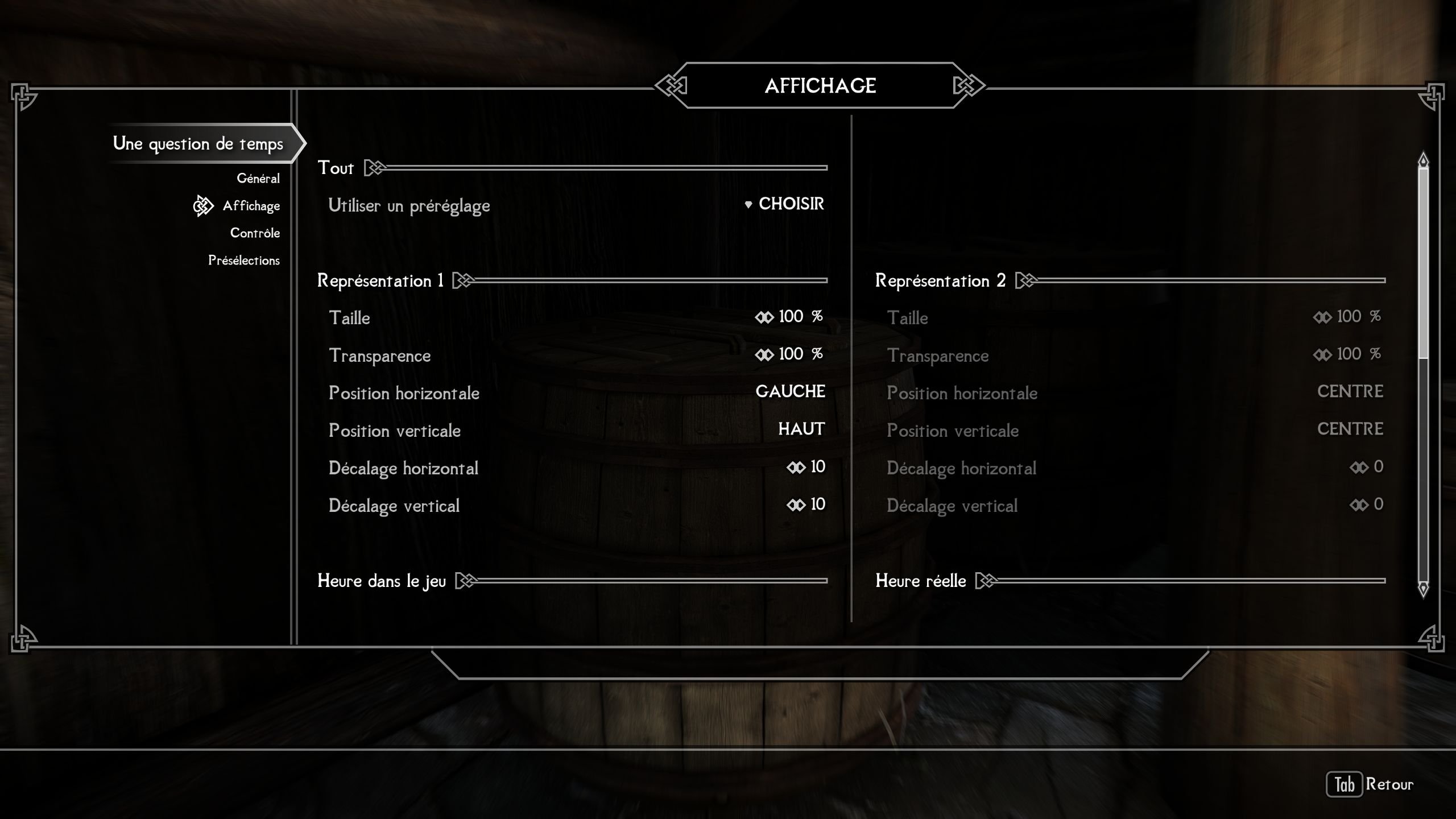Change Position horizontale from GAUCHE
1456x819 pixels.
790,392
